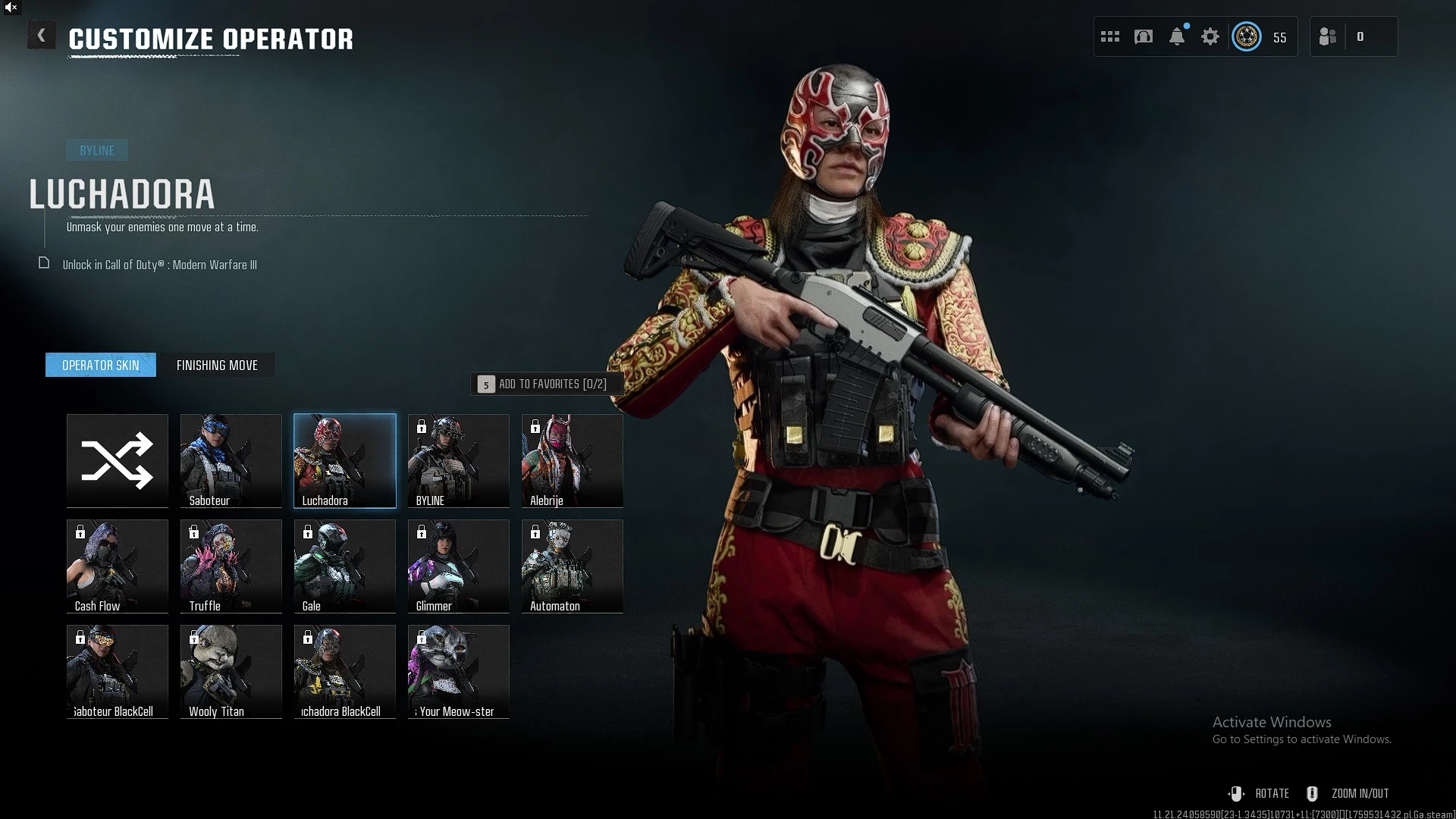Pick the Luchadora skin tile
This screenshot has width=1456, height=819.
coord(345,460)
